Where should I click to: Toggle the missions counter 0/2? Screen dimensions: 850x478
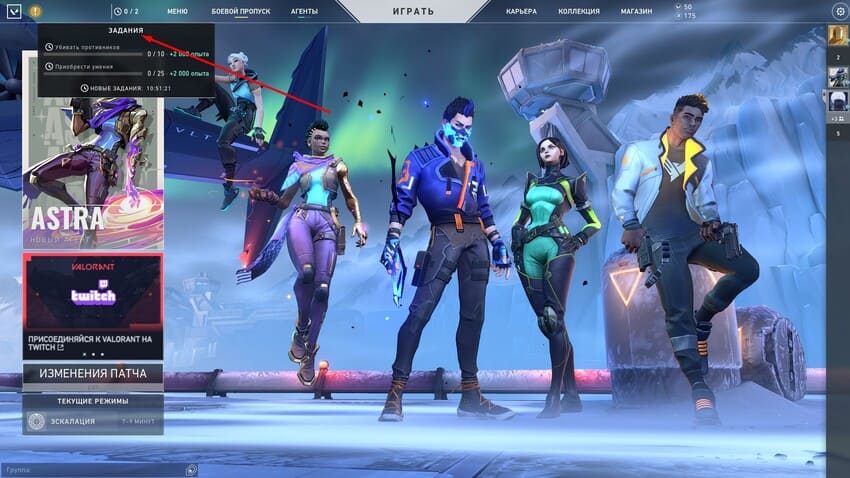126,11
